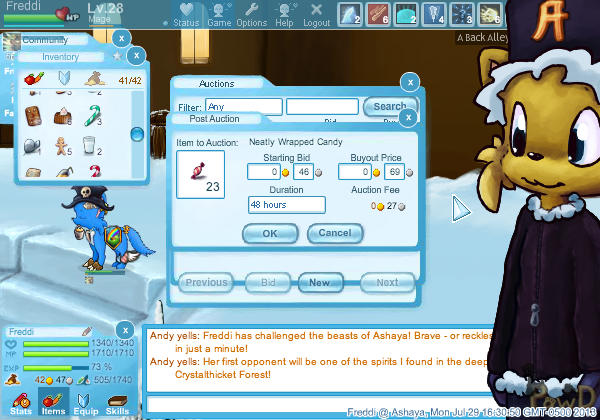The height and width of the screenshot is (420, 600).
Task: Close the Freddi character status panel
Action: point(123,330)
